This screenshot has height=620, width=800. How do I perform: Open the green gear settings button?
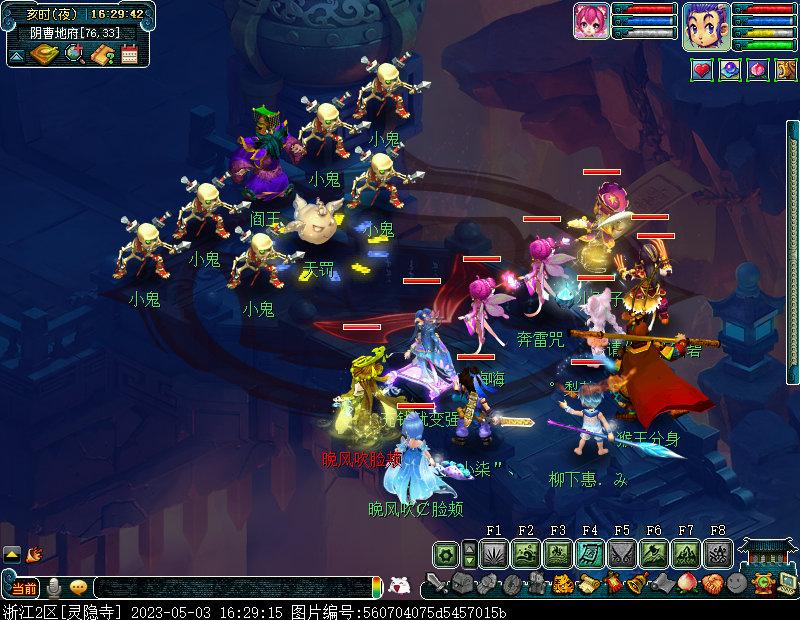pos(446,553)
